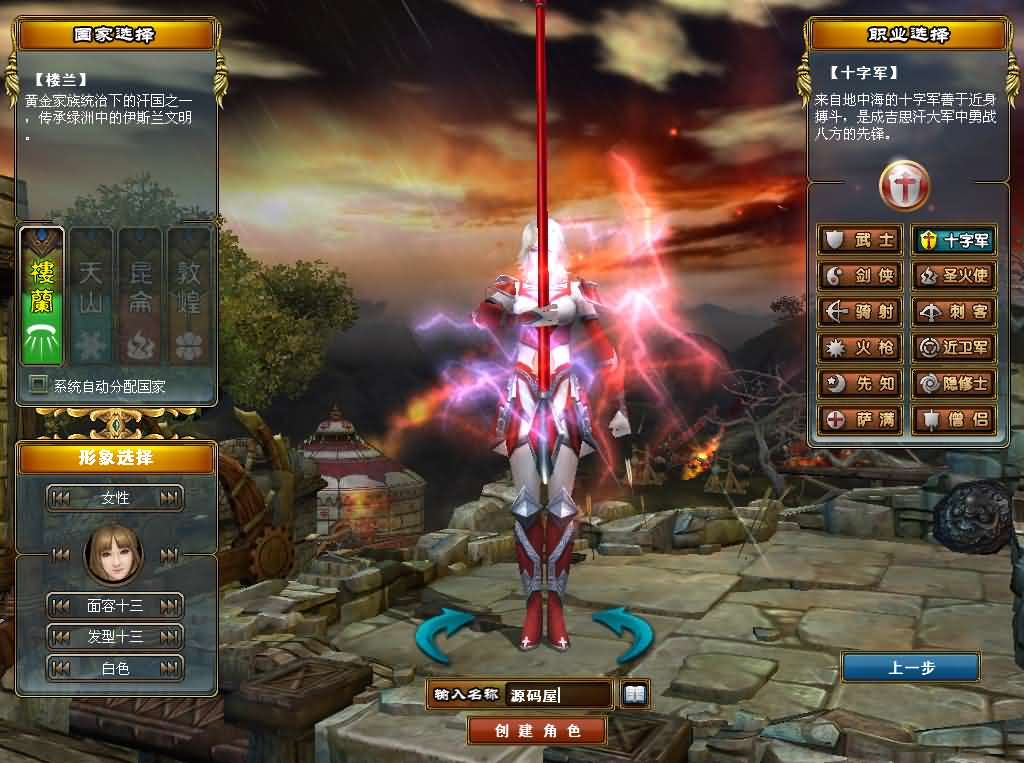Select the 僧侣 class
The height and width of the screenshot is (763, 1024).
coord(954,420)
